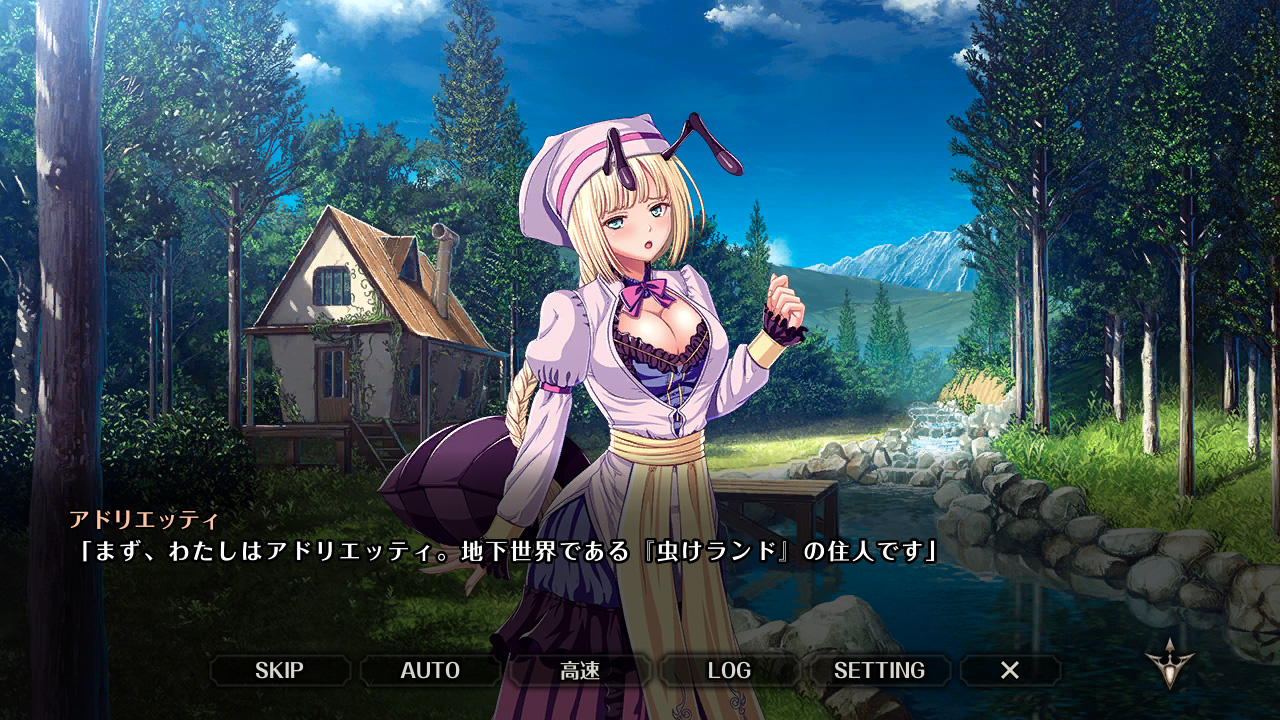Image resolution: width=1280 pixels, height=720 pixels.
Task: Open the SETTING menu
Action: pos(879,670)
